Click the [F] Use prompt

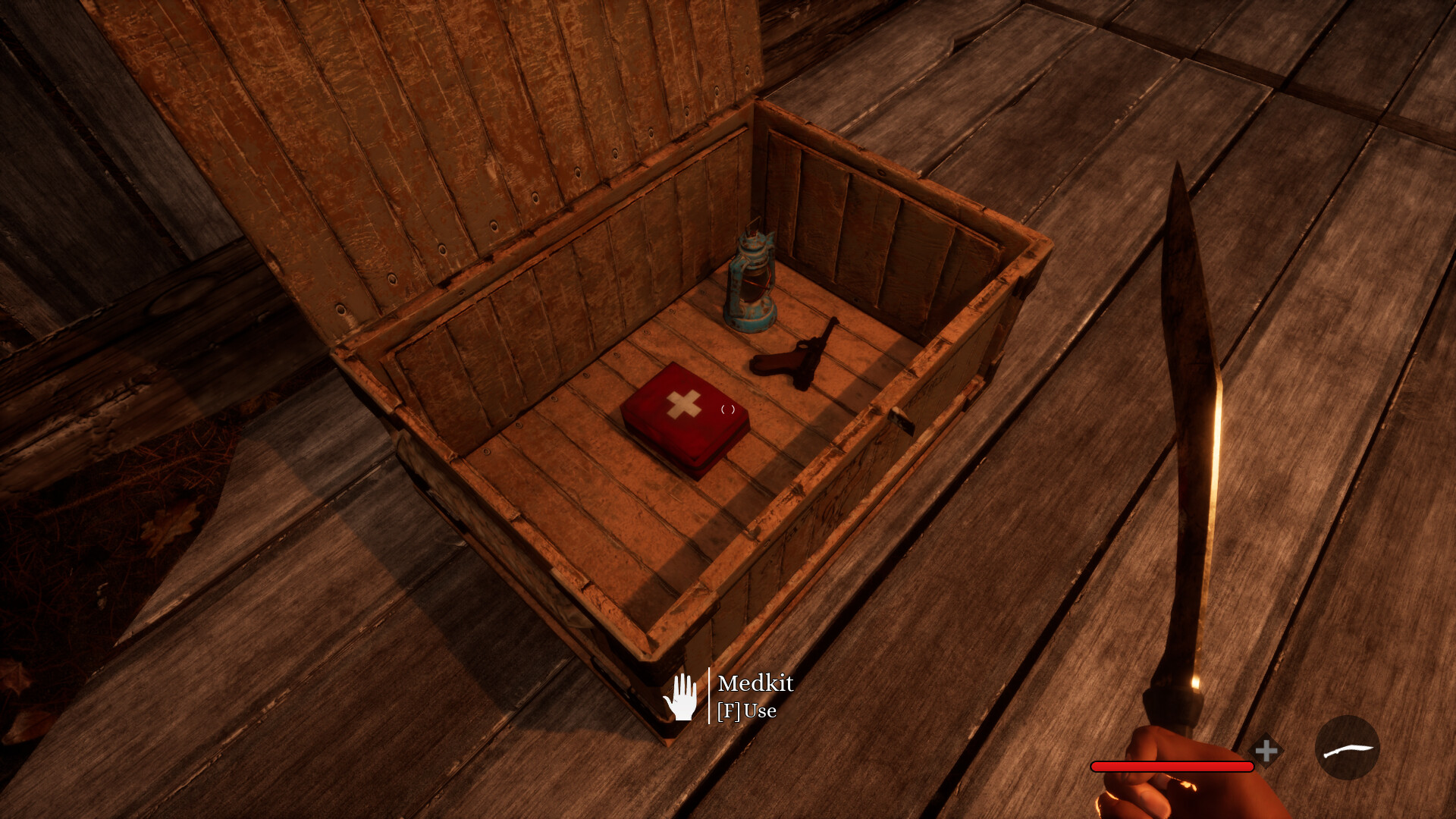point(747,711)
